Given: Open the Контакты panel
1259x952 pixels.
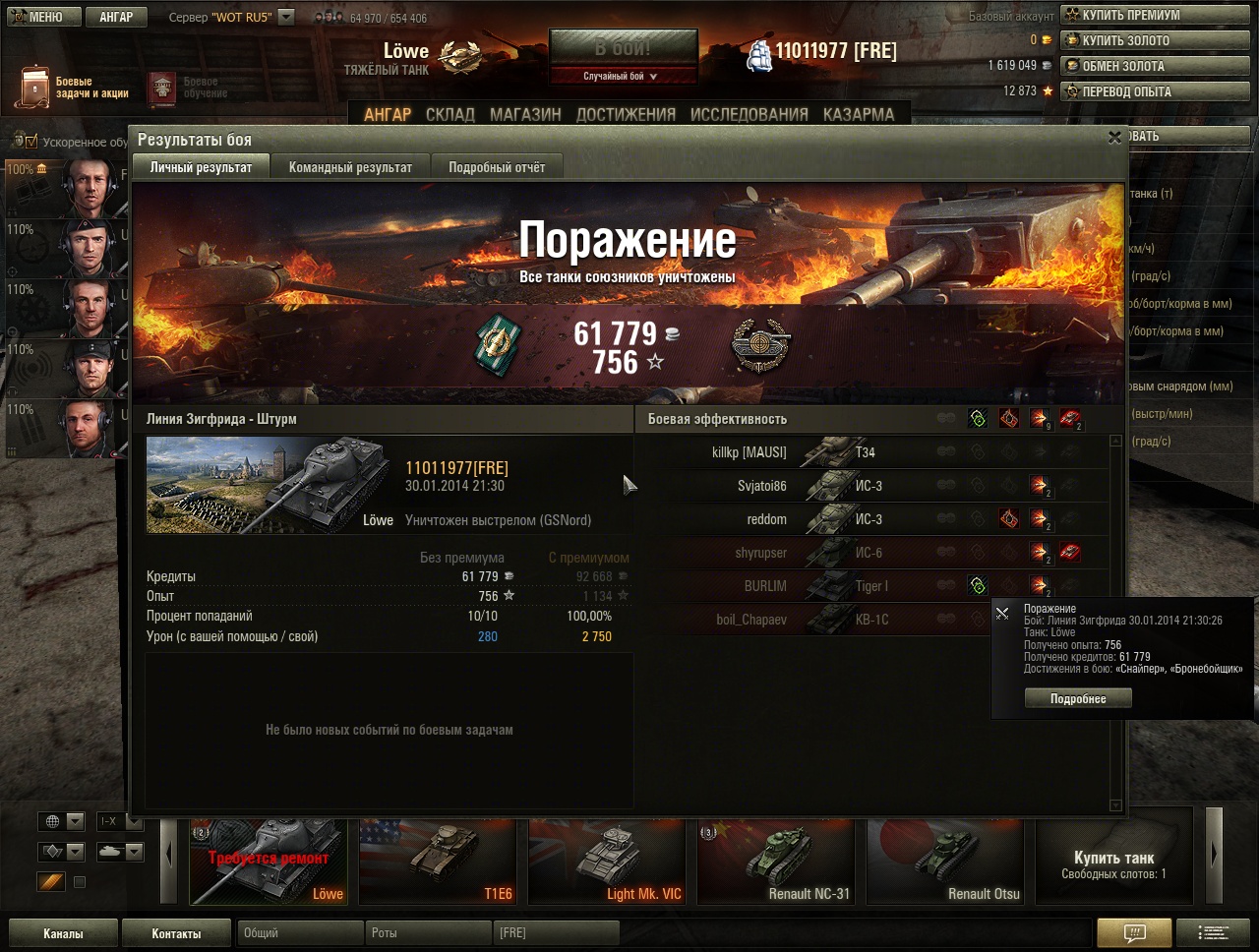Looking at the screenshot, I should (176, 933).
